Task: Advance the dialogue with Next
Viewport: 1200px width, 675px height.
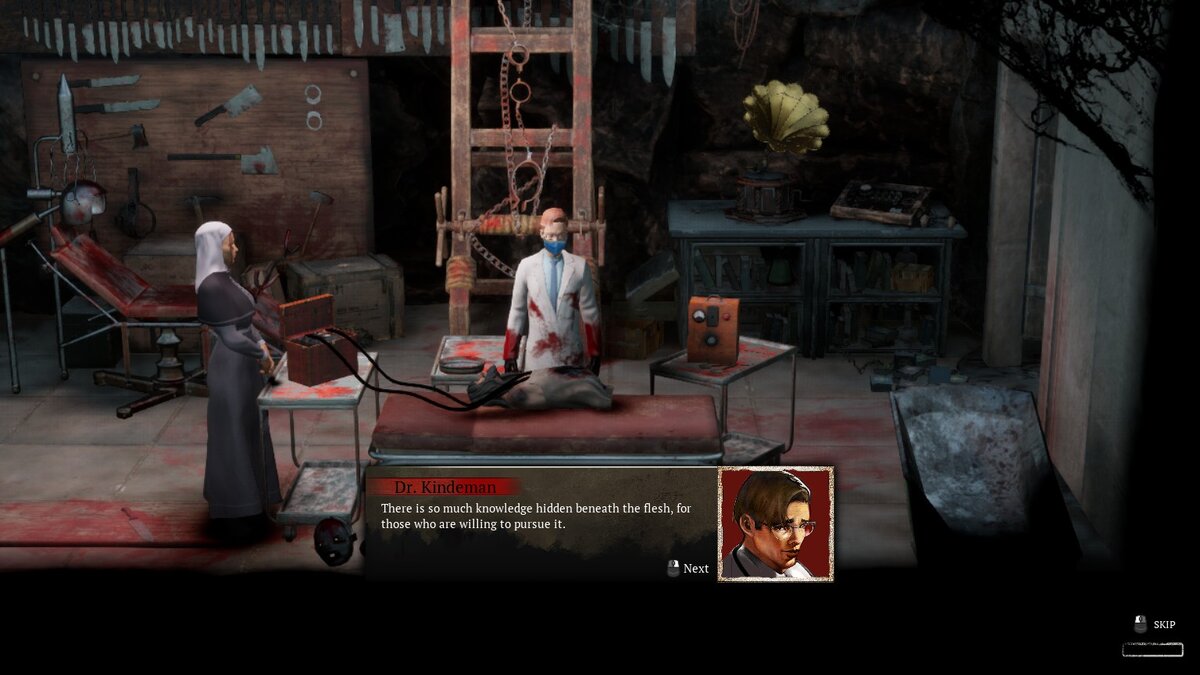Action: (x=688, y=568)
